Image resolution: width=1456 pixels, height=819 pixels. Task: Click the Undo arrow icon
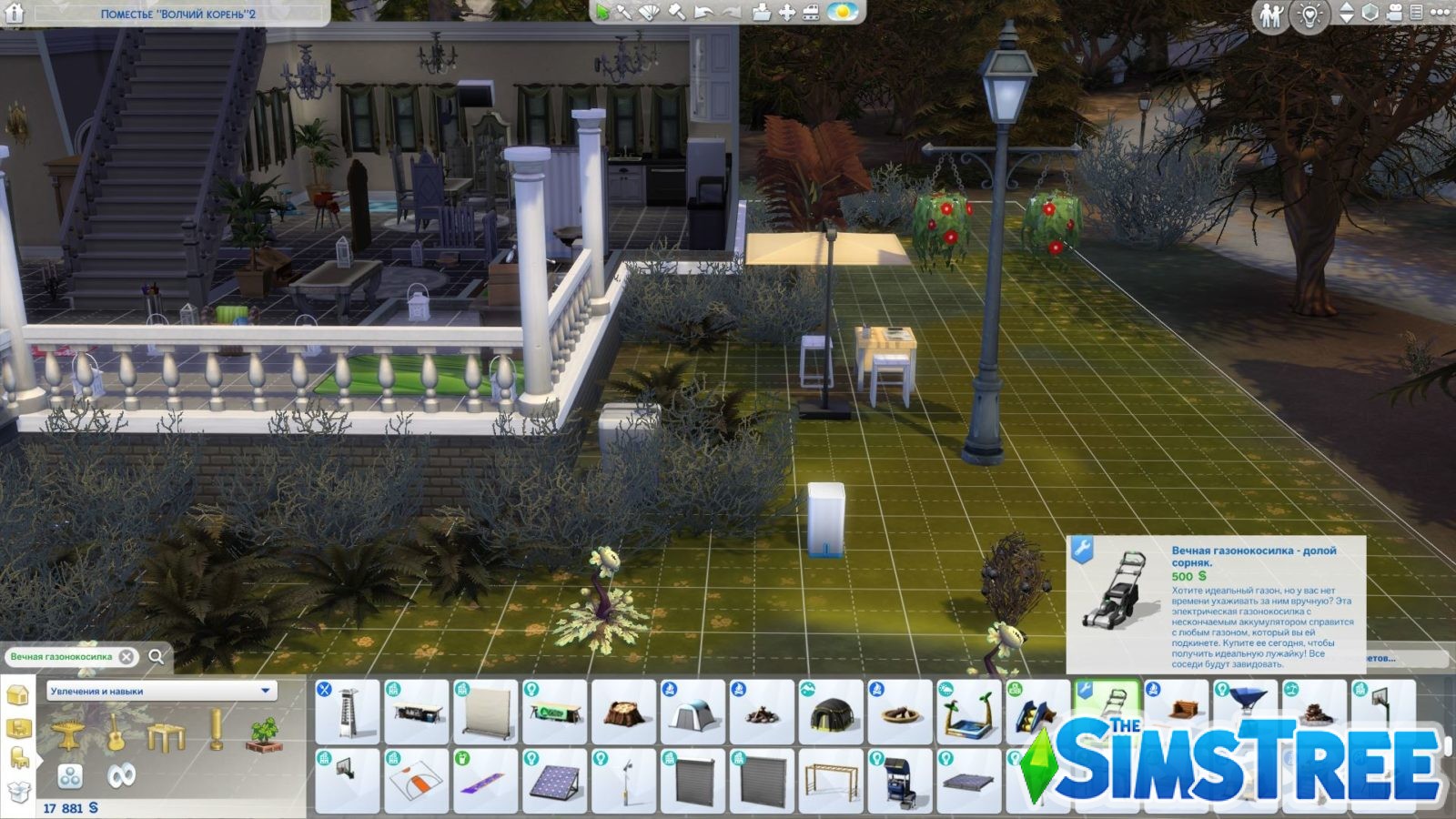(703, 14)
